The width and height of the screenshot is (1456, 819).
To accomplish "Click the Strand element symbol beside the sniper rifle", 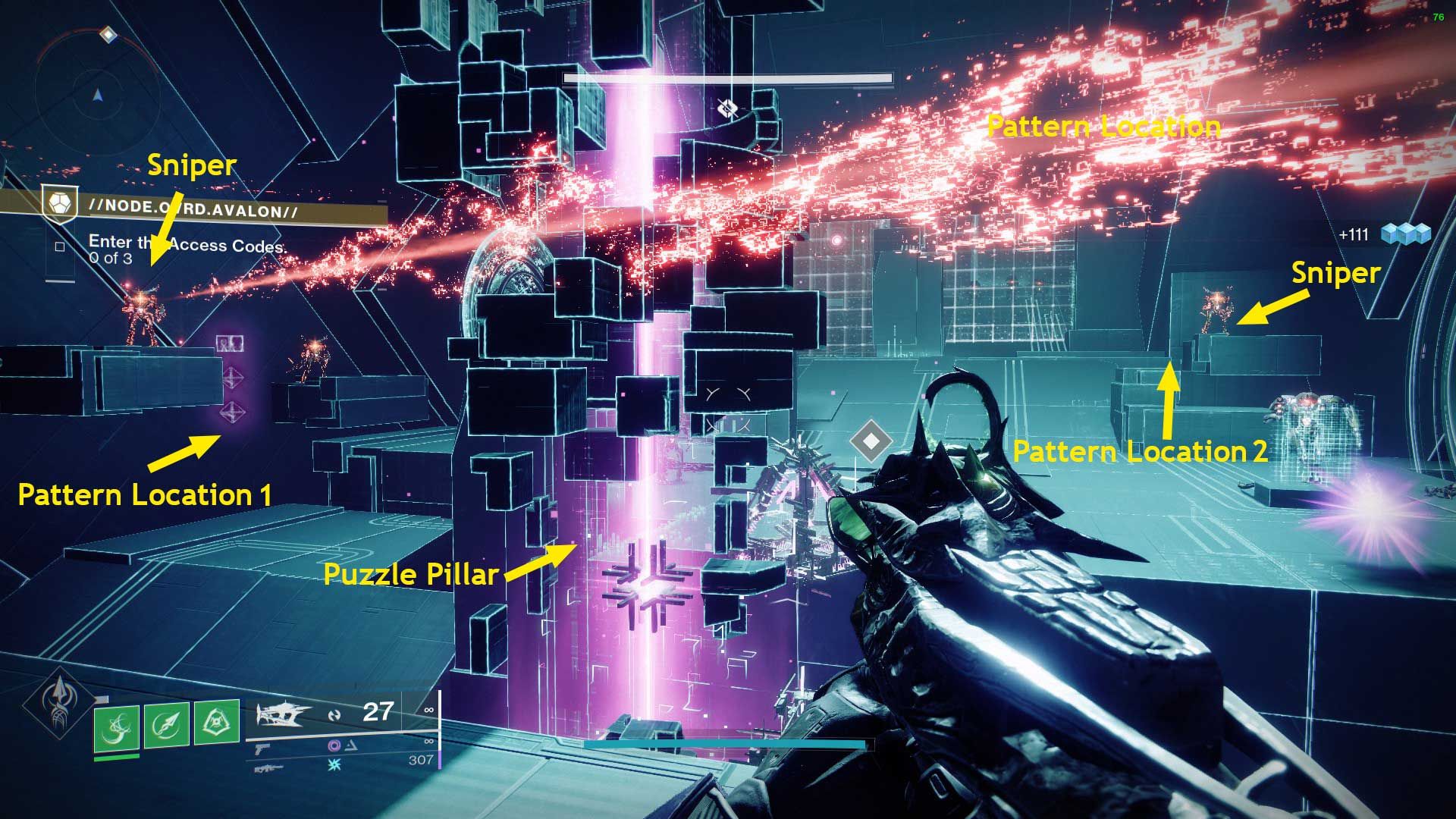I will 334,765.
